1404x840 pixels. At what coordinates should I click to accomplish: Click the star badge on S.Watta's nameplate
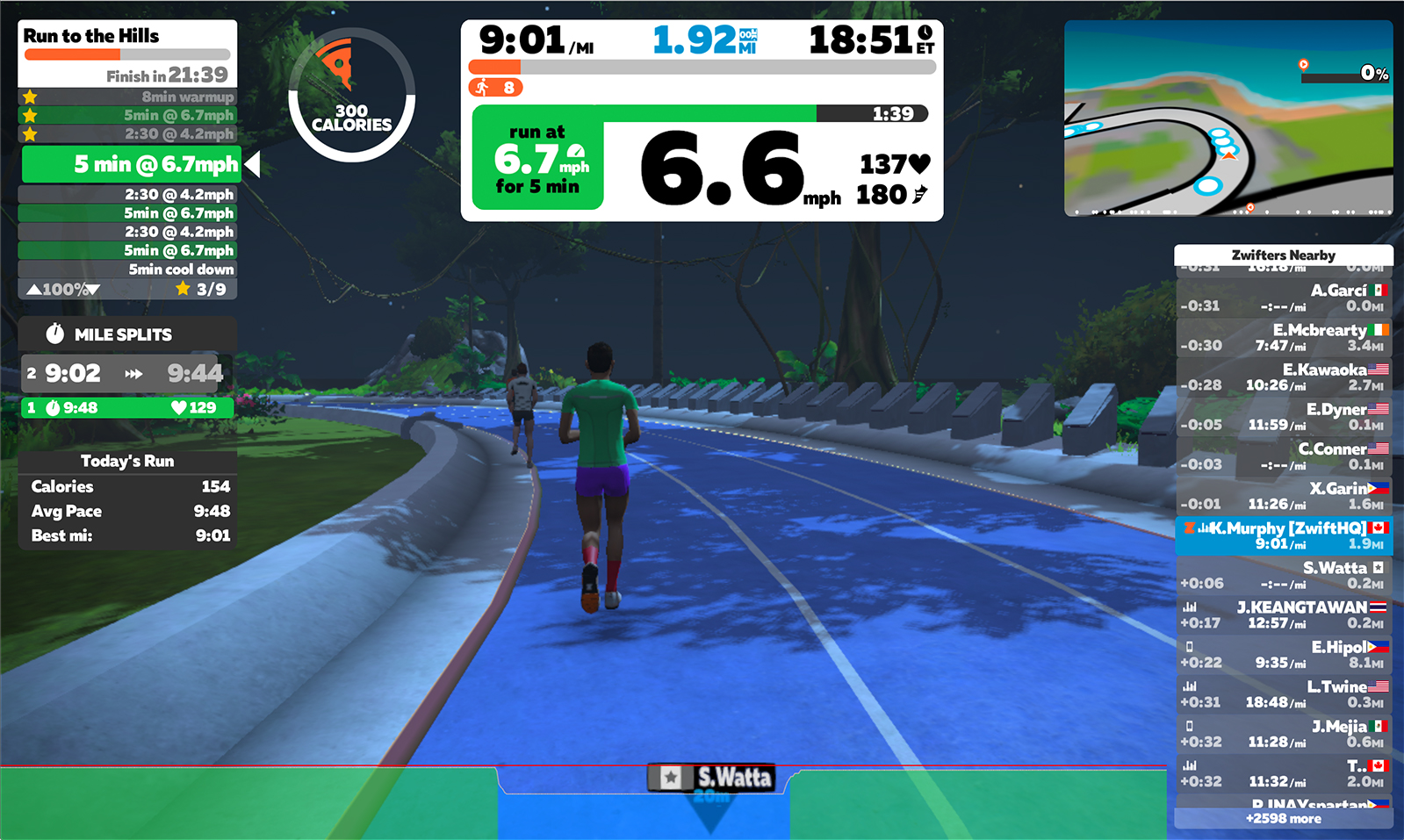coord(671,776)
